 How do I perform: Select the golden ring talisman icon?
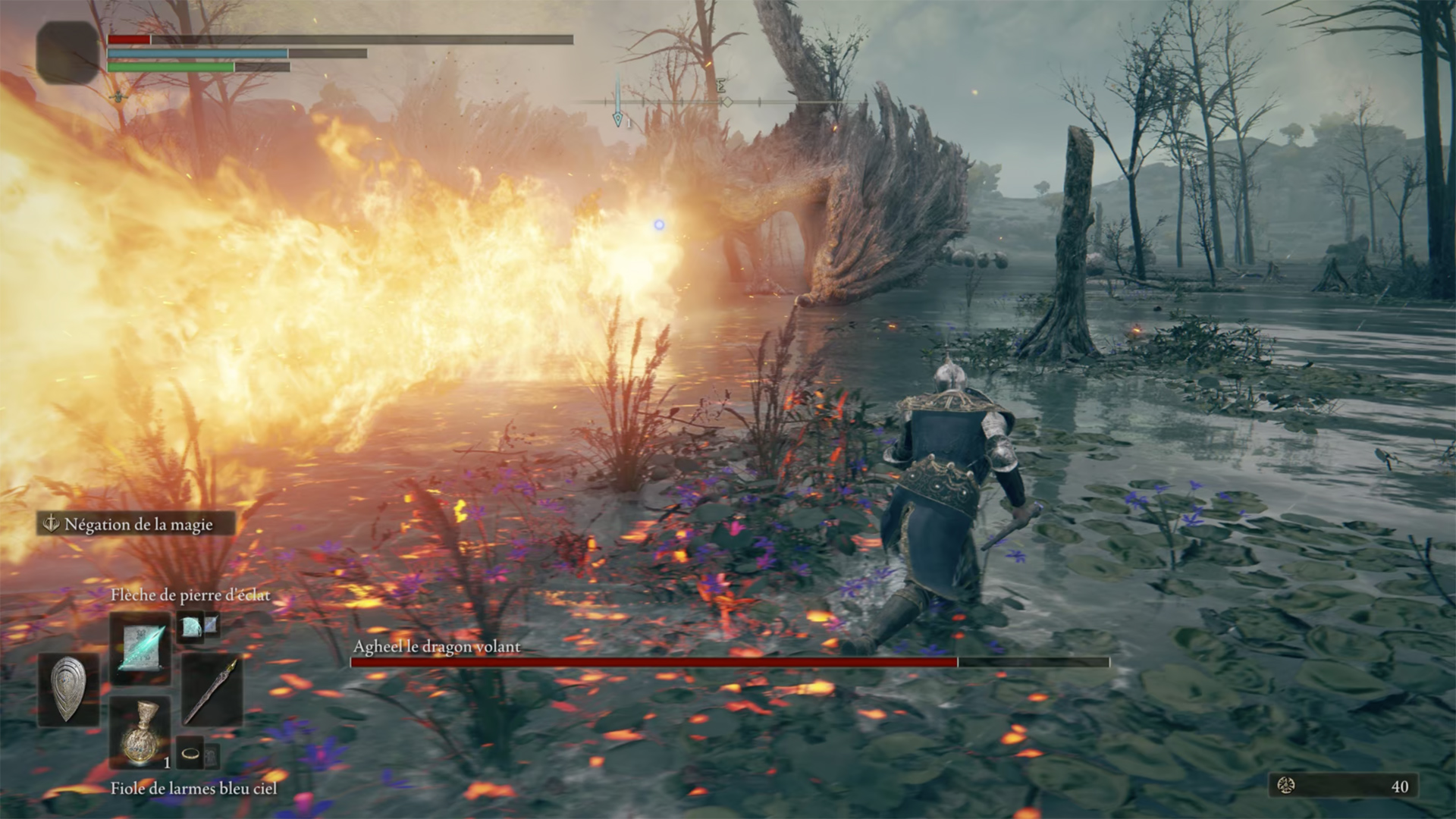coord(189,753)
